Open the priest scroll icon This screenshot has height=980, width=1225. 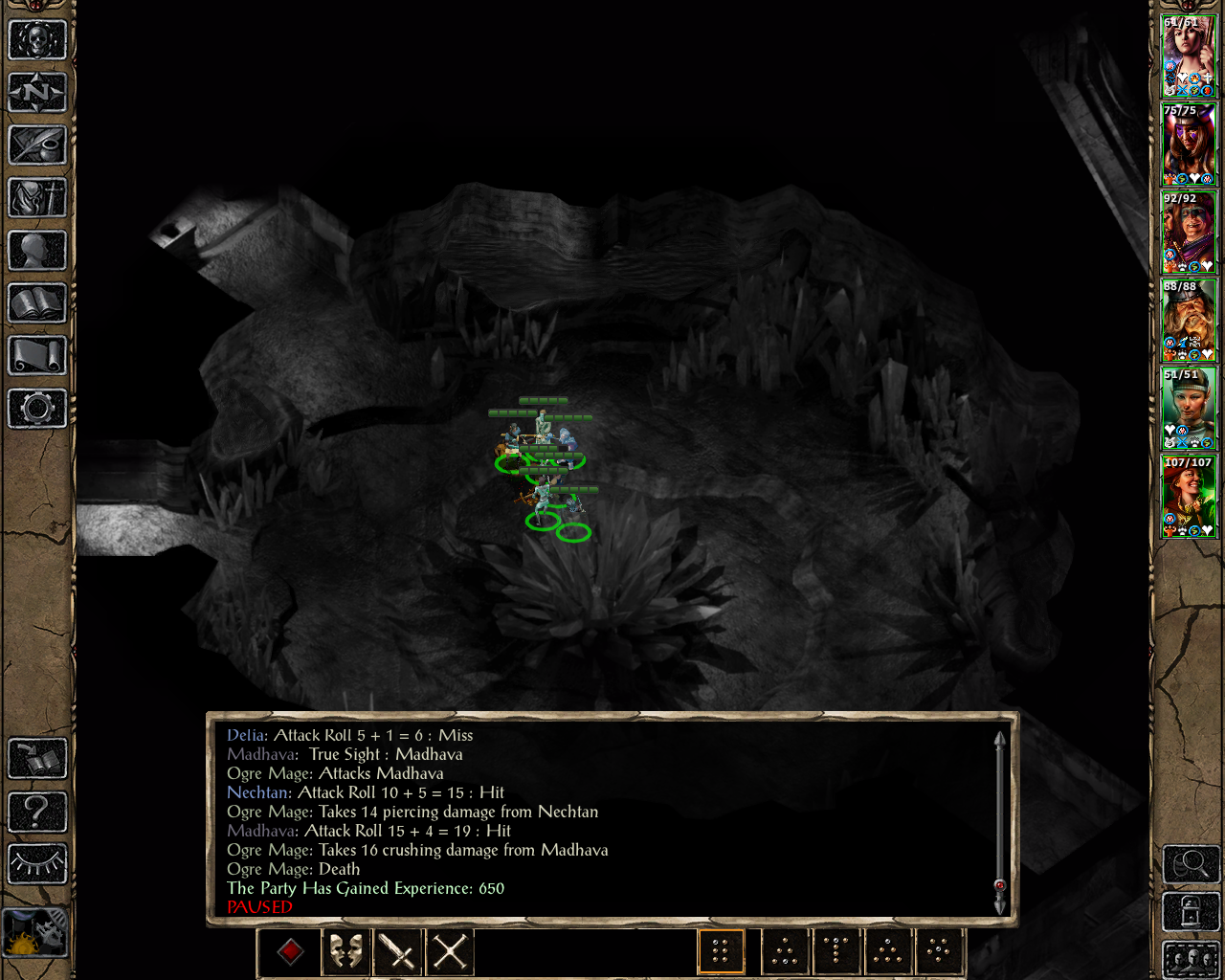37,356
